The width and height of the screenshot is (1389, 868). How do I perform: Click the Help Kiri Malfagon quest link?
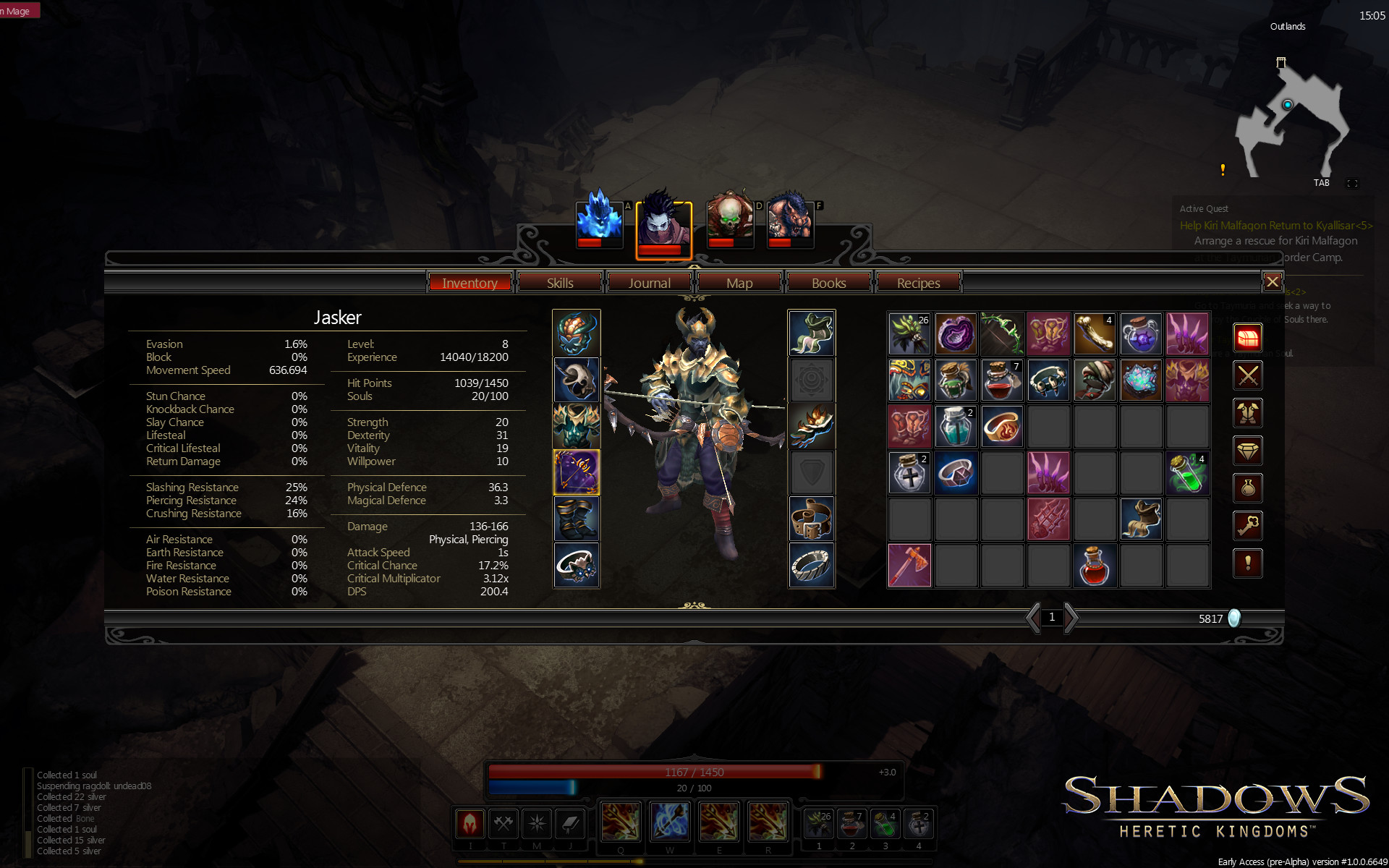pyautogui.click(x=1275, y=226)
